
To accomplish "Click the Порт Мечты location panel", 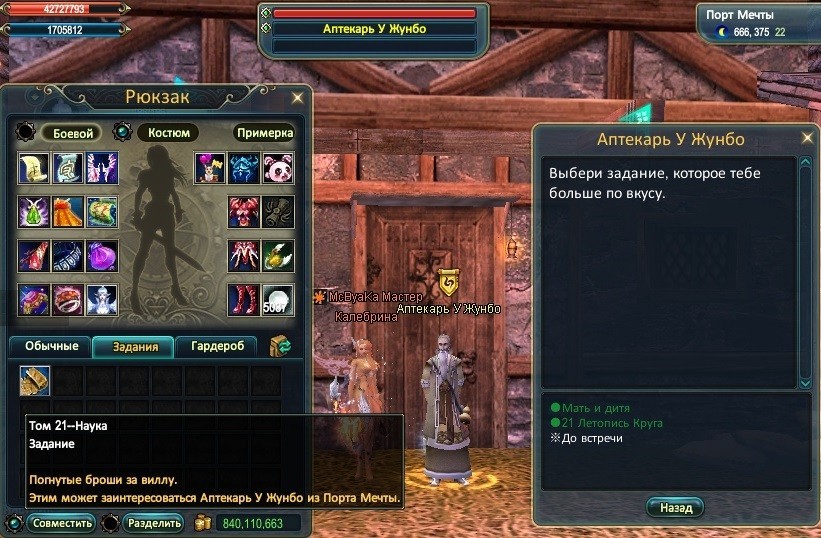I will (757, 24).
